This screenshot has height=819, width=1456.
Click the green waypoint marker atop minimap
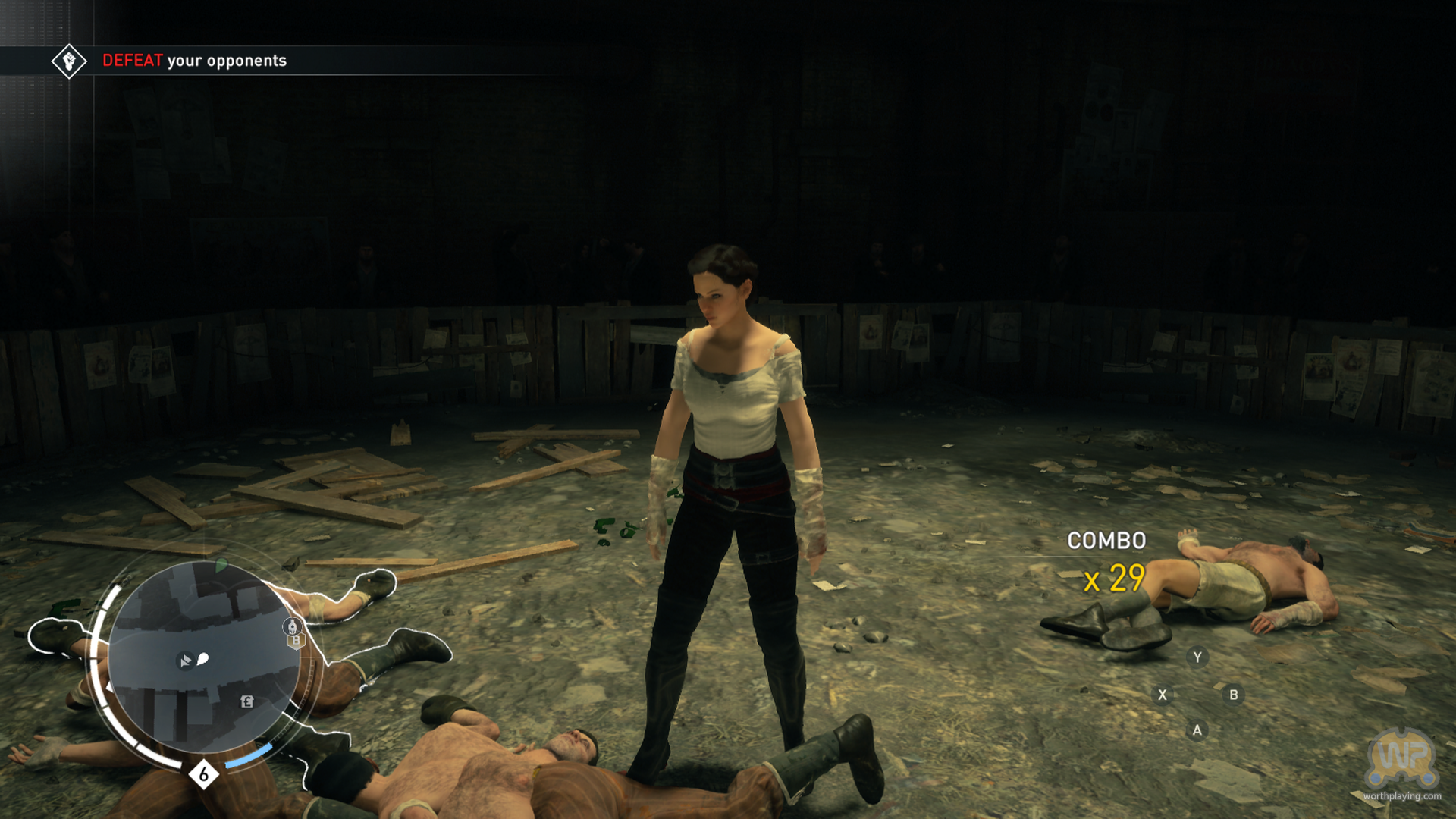click(x=221, y=565)
